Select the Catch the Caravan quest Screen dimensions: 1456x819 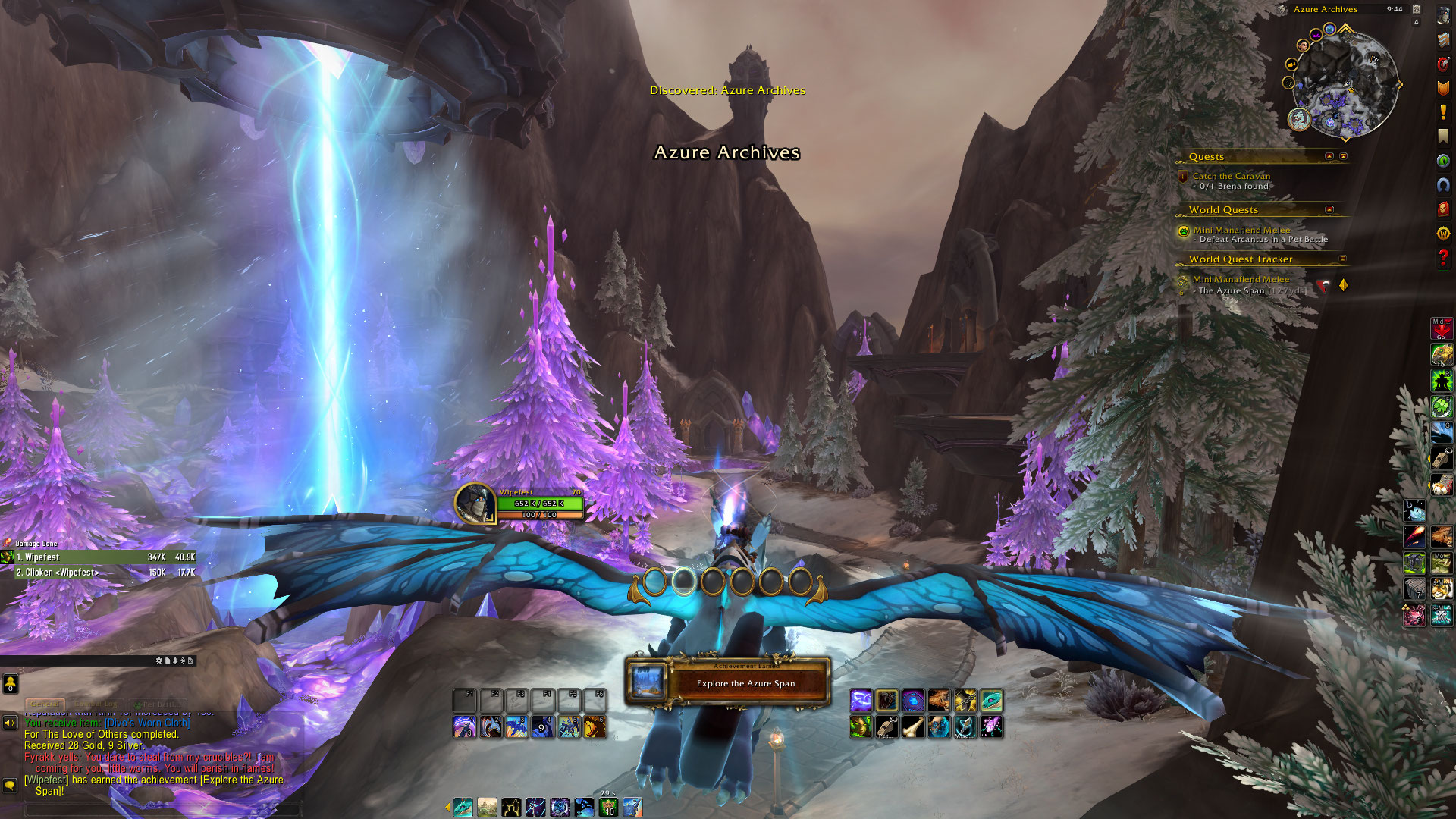point(1231,176)
